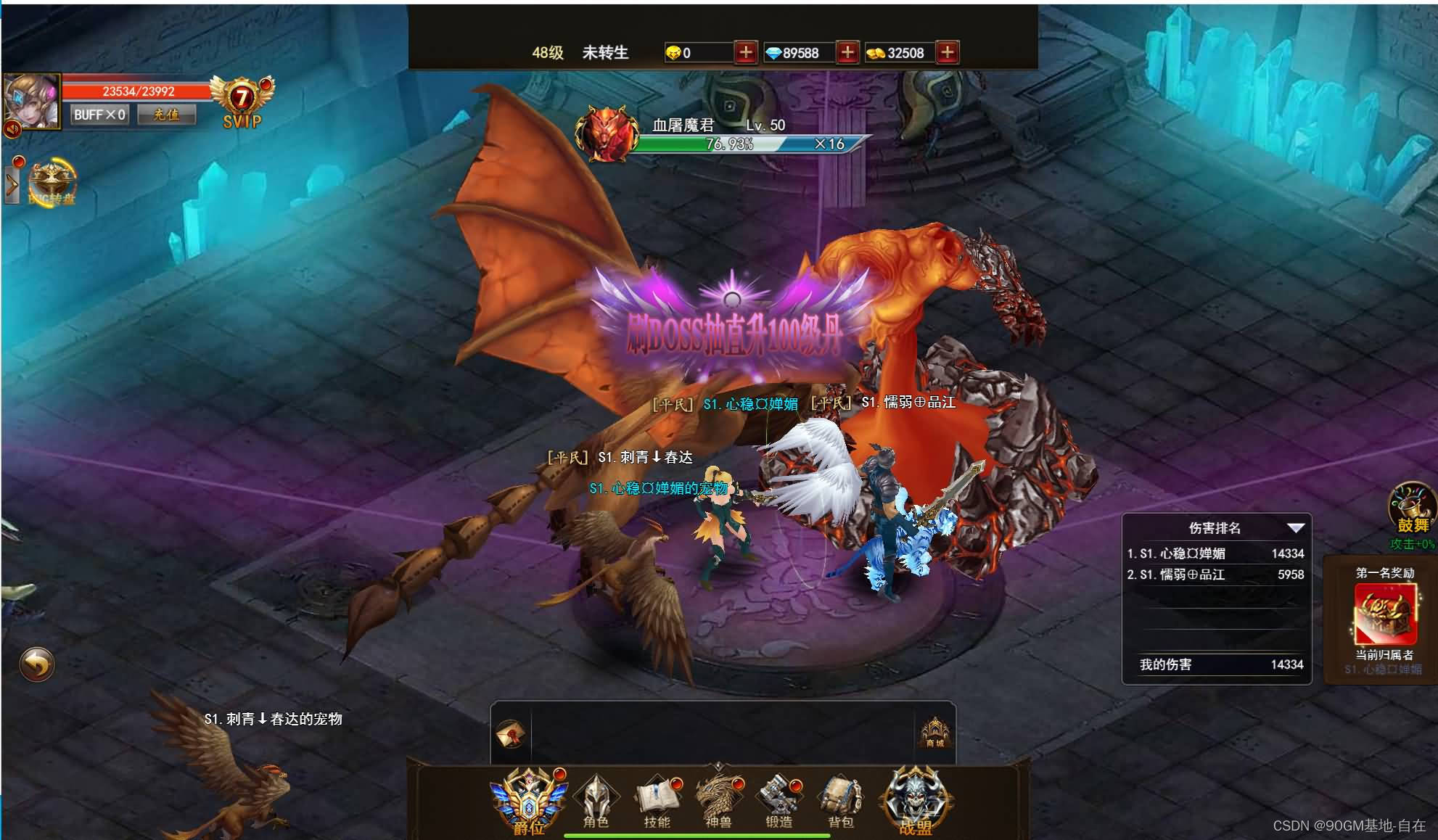Activate the 鼓舞 inspire buff
Screen dimensions: 1438x840
[1411, 506]
